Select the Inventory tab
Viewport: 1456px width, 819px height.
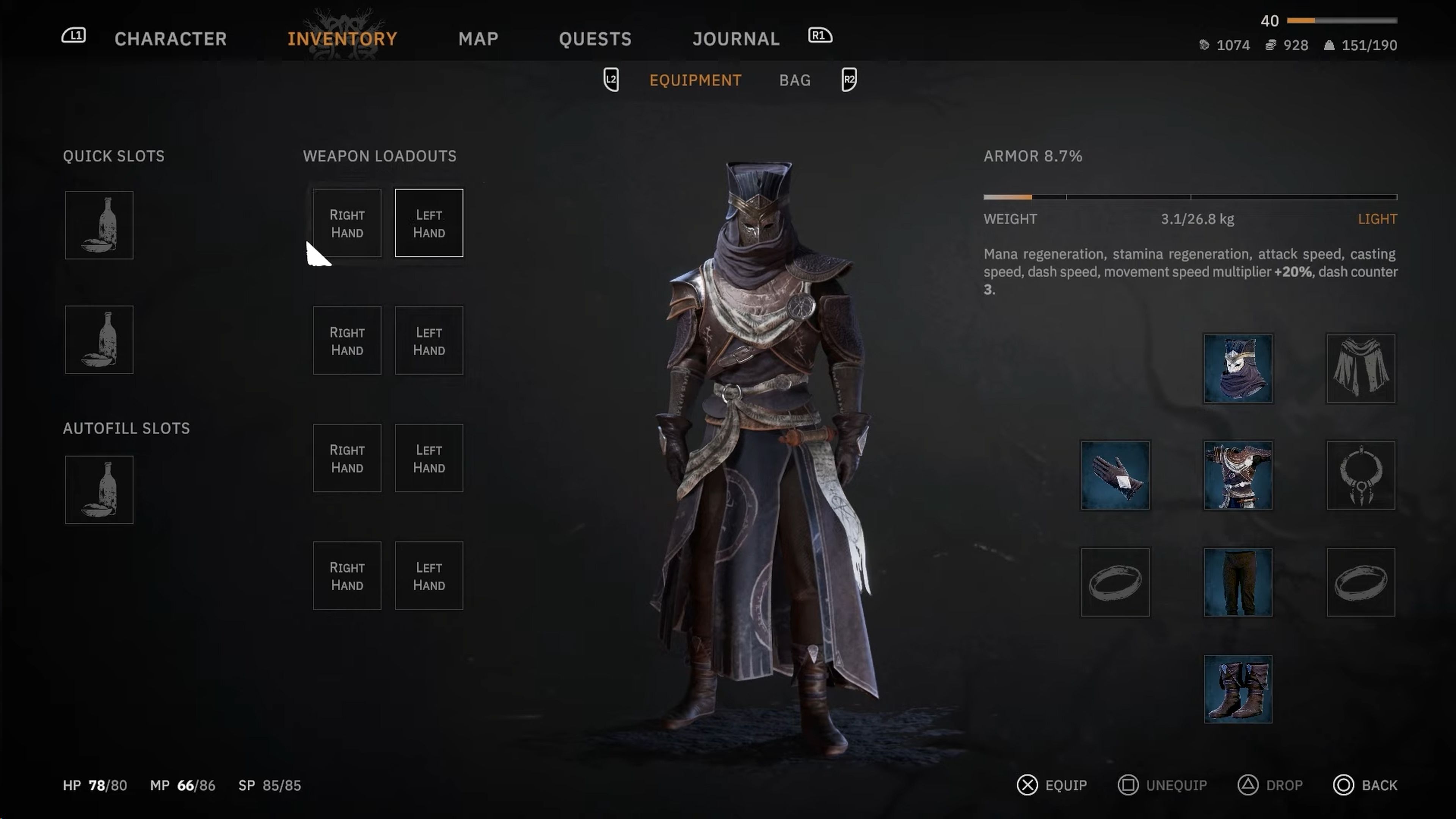click(x=342, y=38)
